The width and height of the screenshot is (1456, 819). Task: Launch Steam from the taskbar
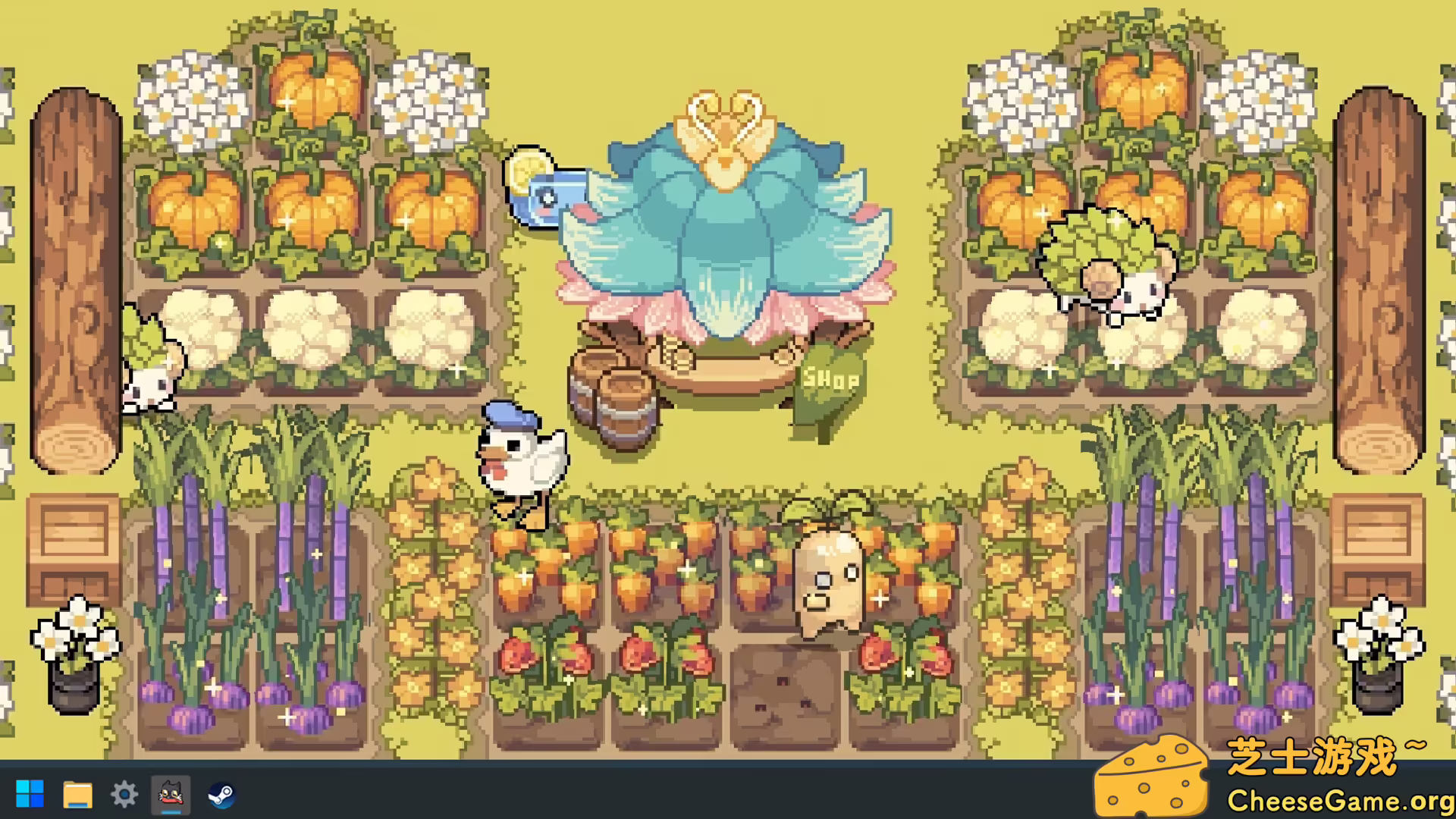221,793
